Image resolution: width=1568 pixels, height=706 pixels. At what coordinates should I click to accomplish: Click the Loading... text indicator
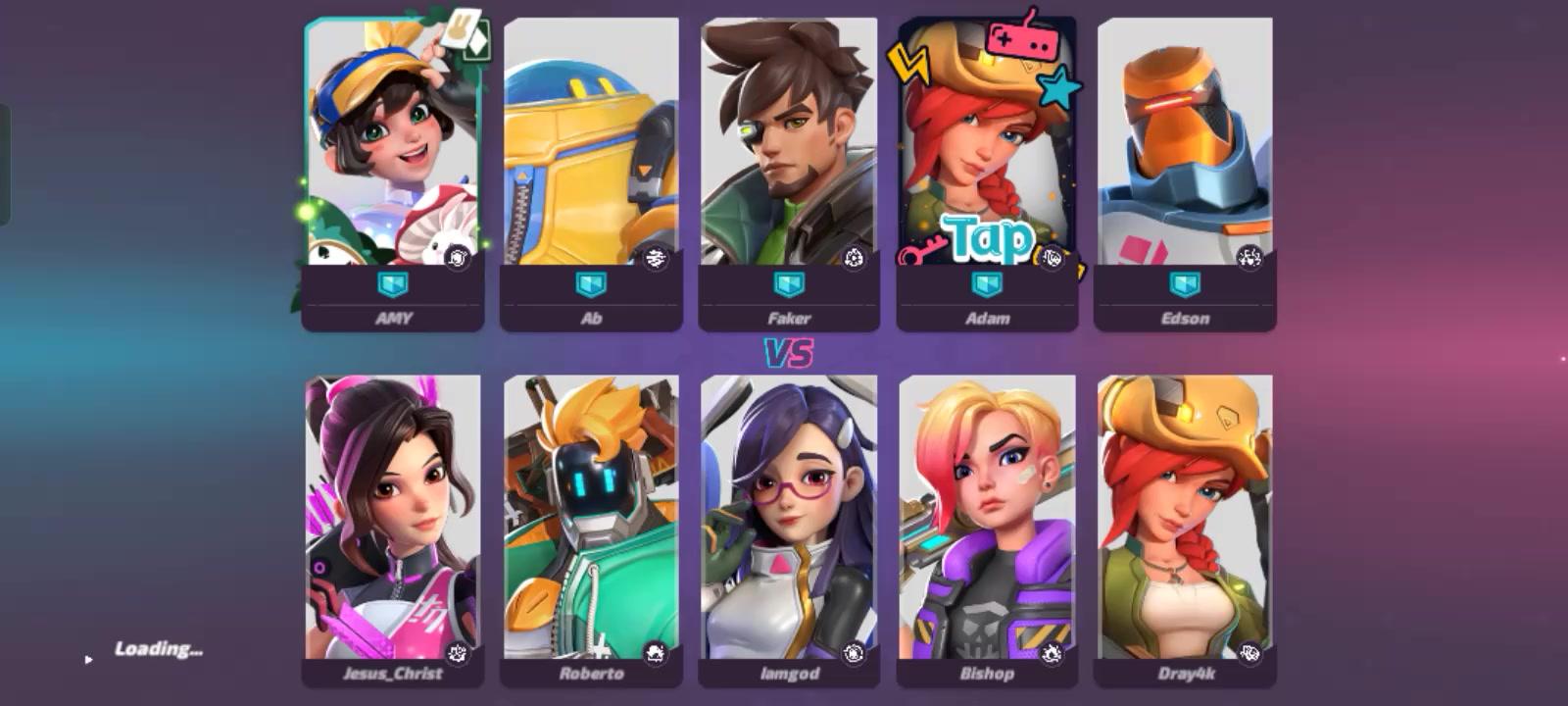click(160, 648)
